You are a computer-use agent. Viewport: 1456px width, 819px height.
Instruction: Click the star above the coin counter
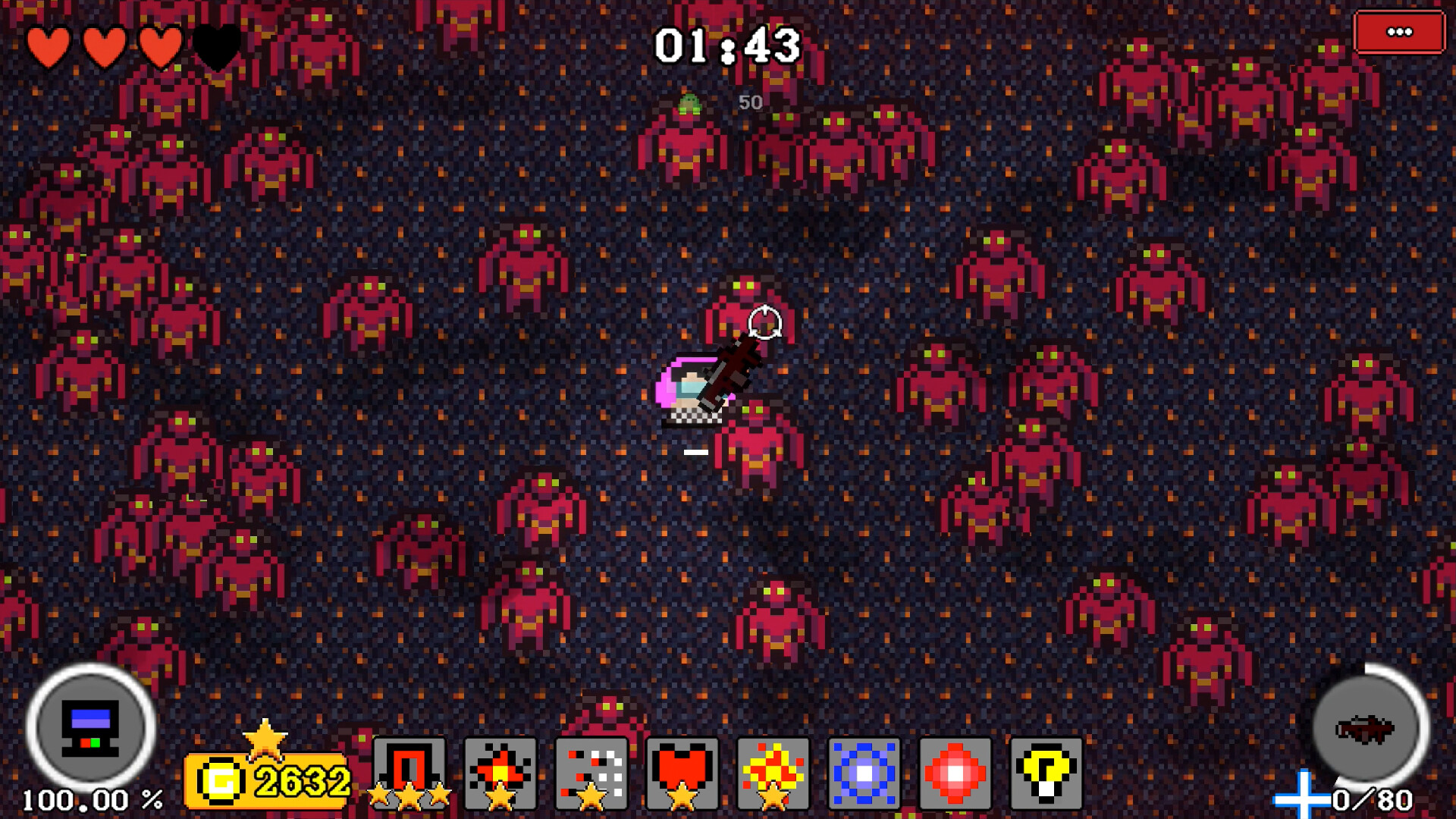pyautogui.click(x=265, y=737)
